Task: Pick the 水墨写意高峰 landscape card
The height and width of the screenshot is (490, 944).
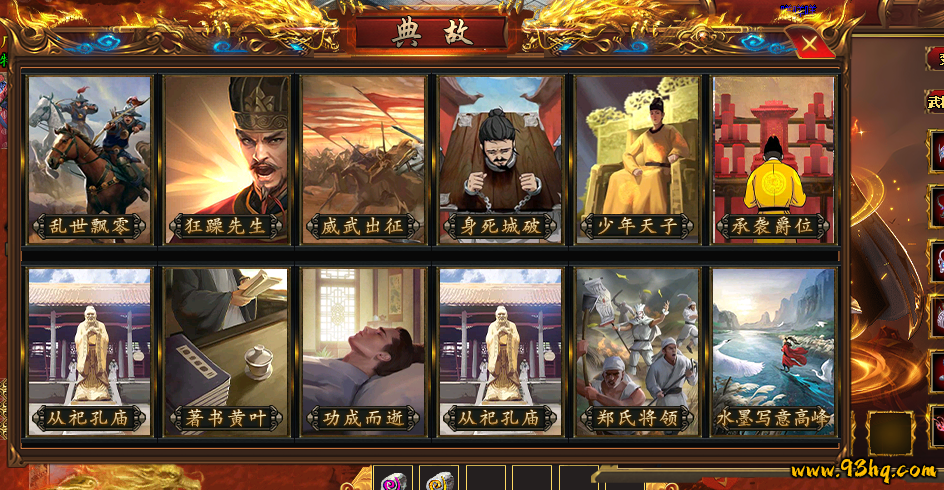Action: tap(775, 351)
